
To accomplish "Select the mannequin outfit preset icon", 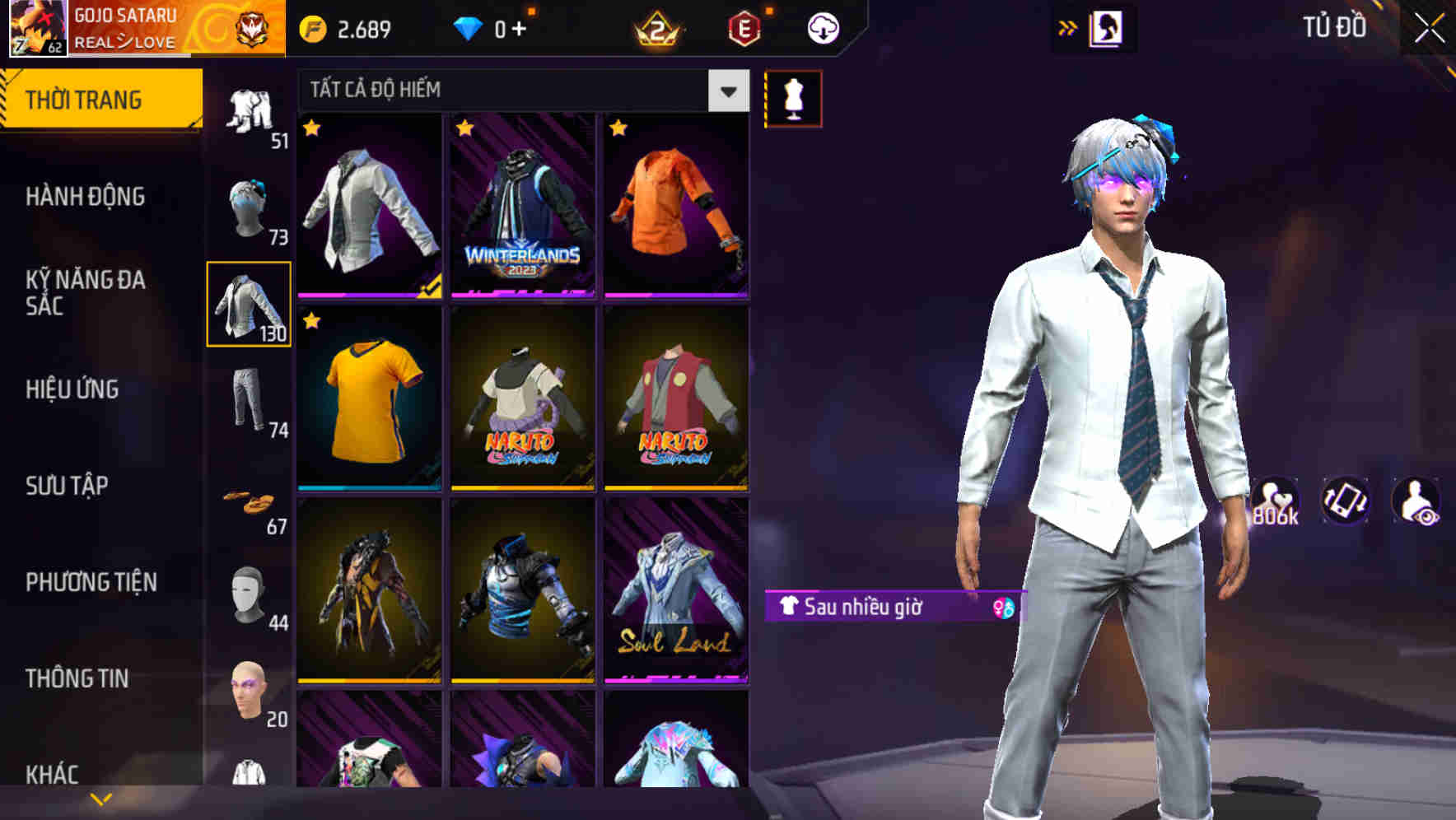I will [x=794, y=97].
